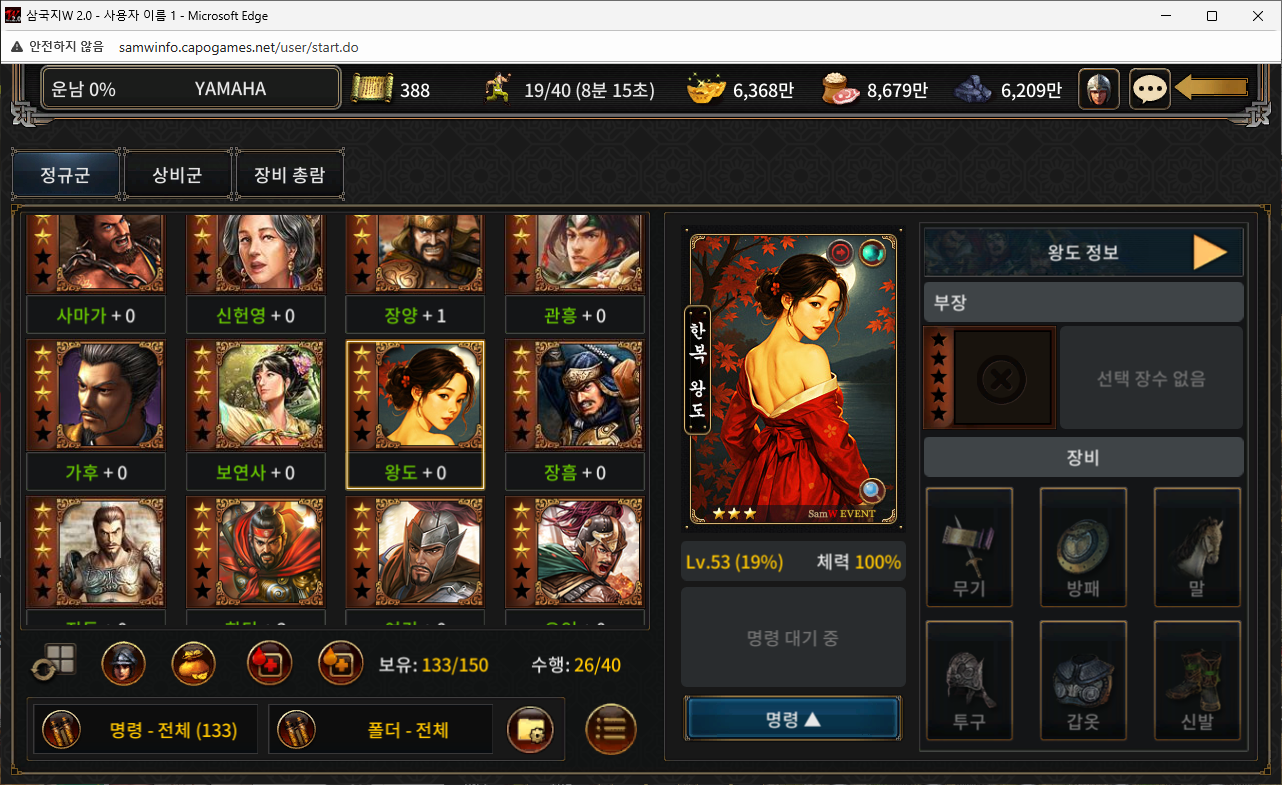Switch to the 상비군 tab
This screenshot has width=1282, height=785.
tap(177, 175)
